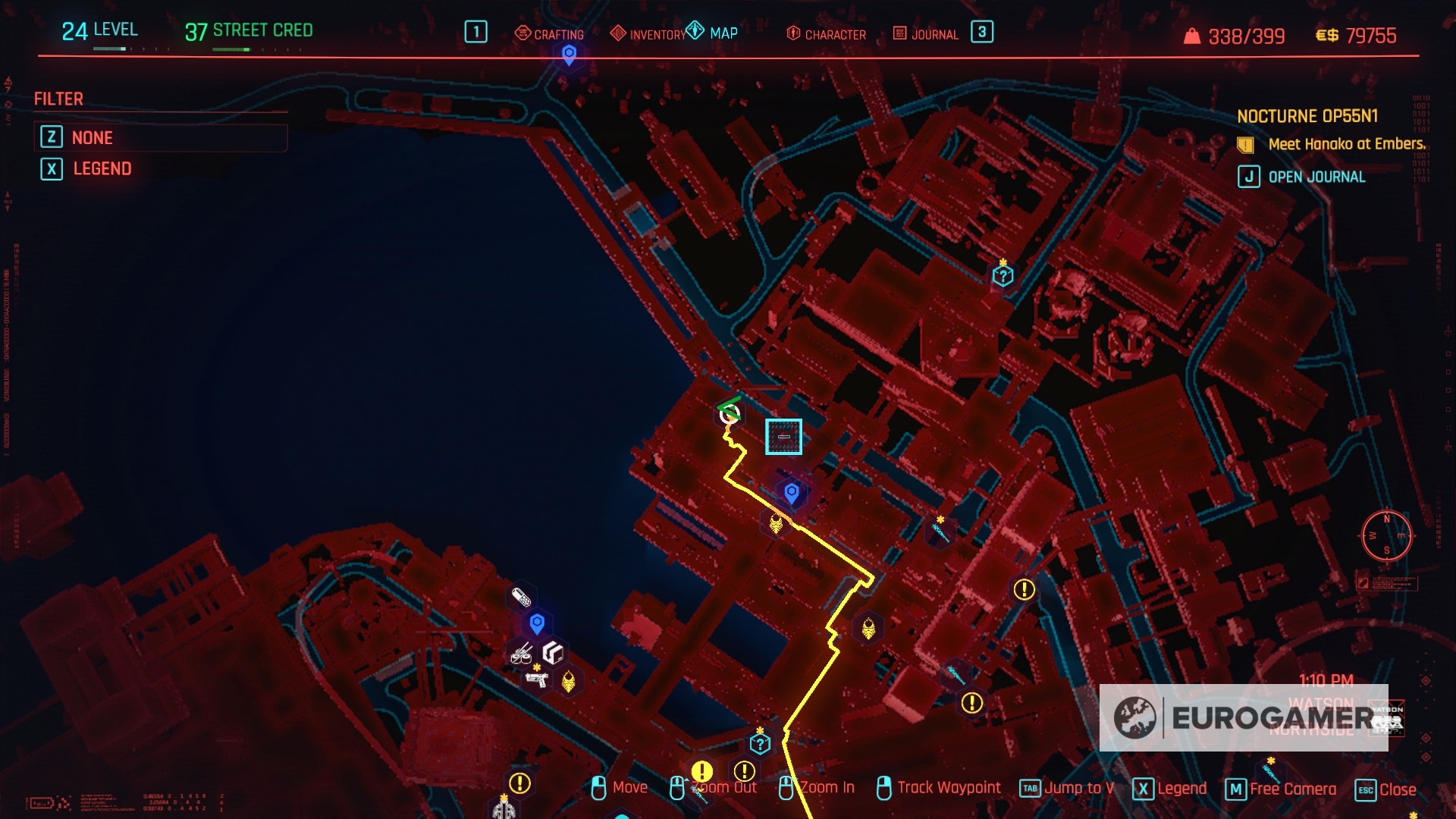Choose the None map filter
This screenshot has width=1456, height=819.
92,138
